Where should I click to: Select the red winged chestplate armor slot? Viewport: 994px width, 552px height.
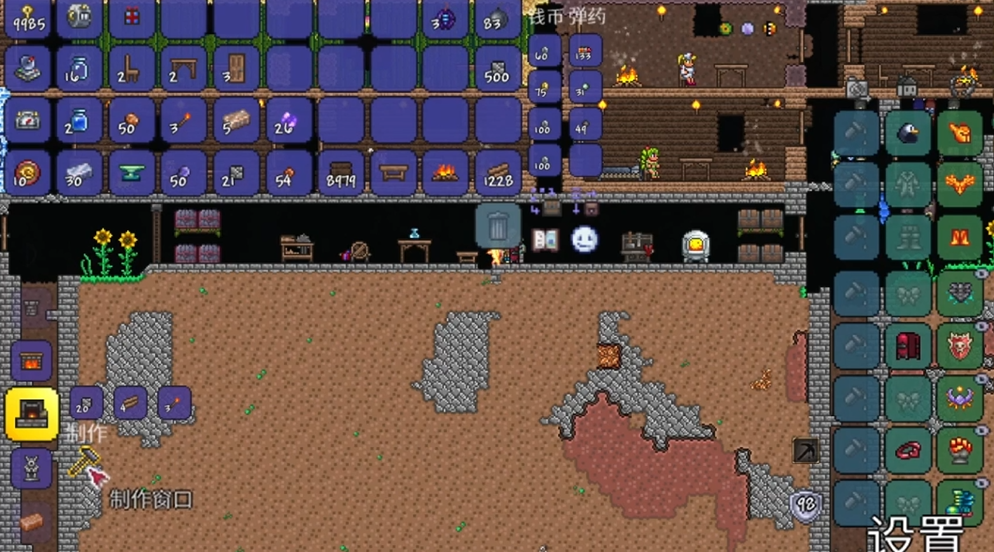pyautogui.click(x=961, y=185)
